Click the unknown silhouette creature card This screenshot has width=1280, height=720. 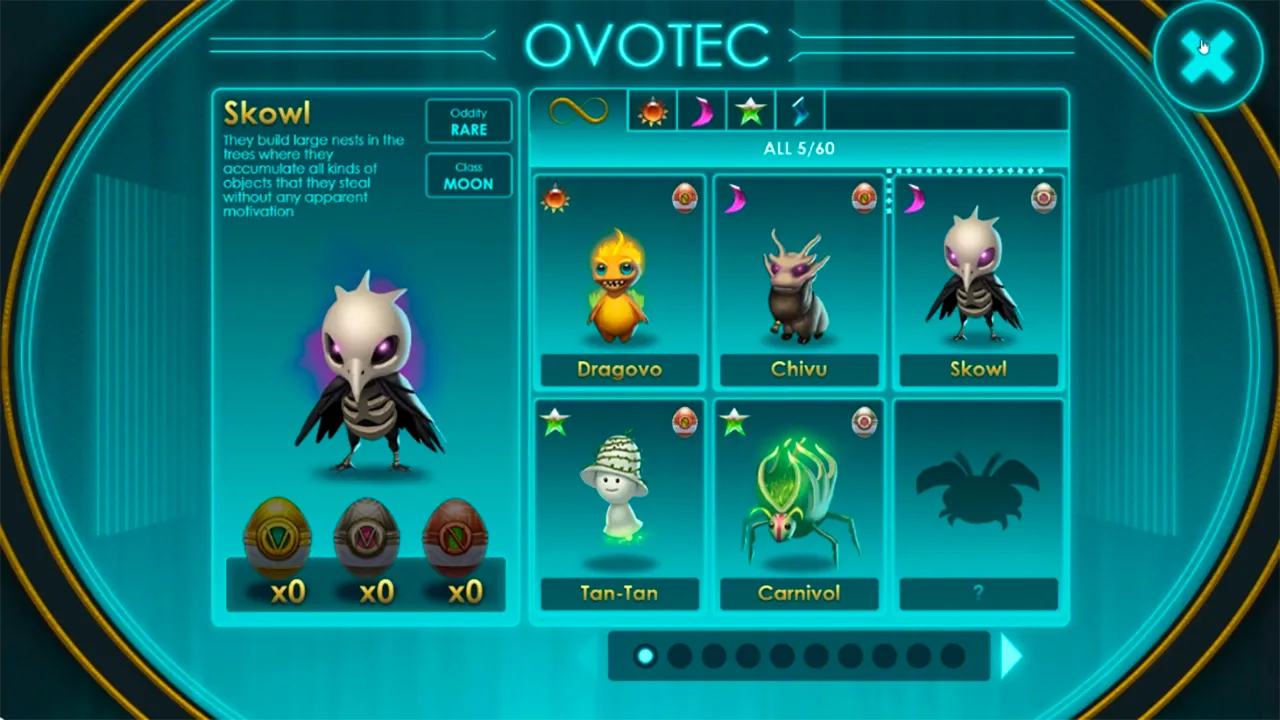978,505
